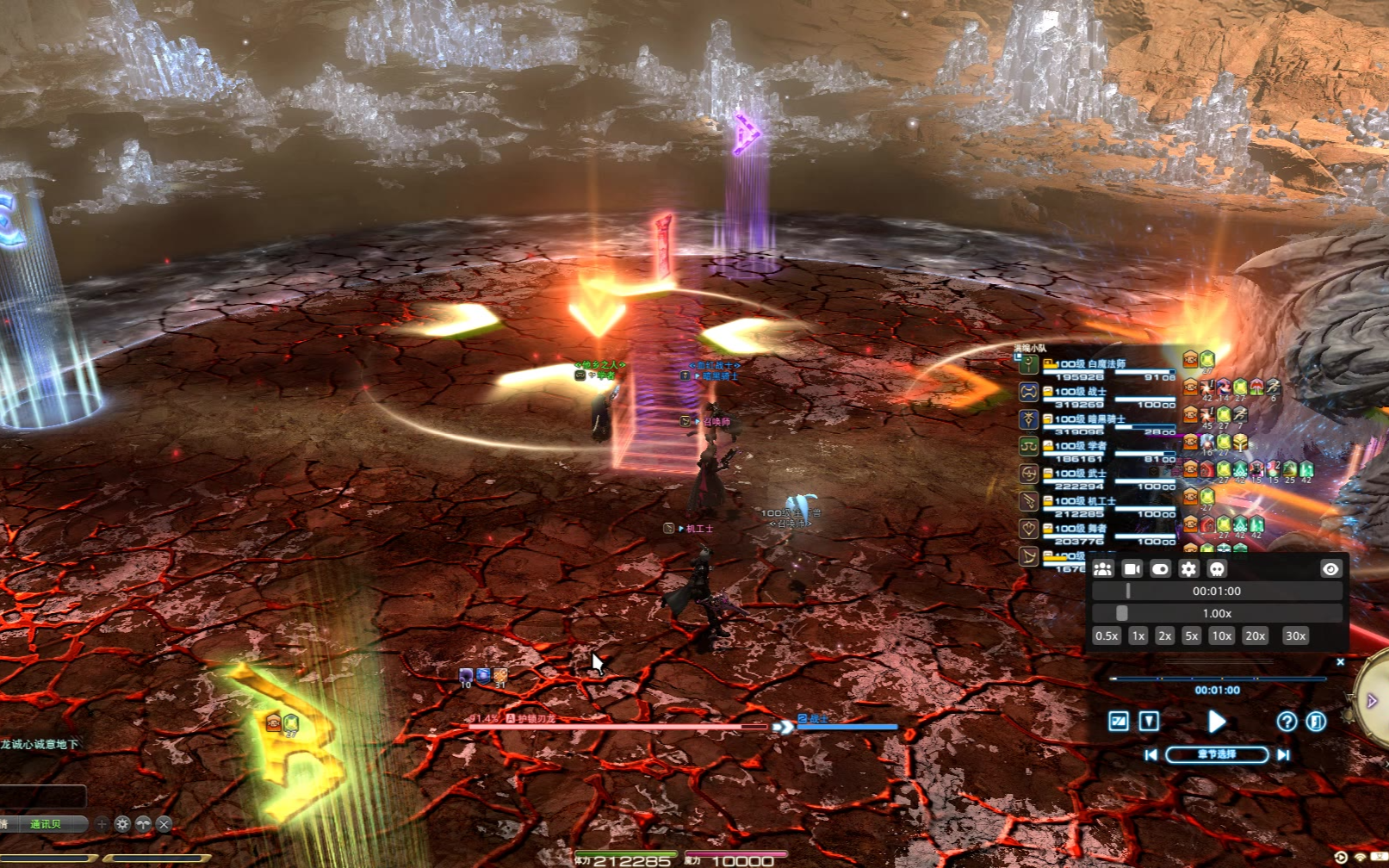Jump back to the previous chapter

pos(1150,754)
